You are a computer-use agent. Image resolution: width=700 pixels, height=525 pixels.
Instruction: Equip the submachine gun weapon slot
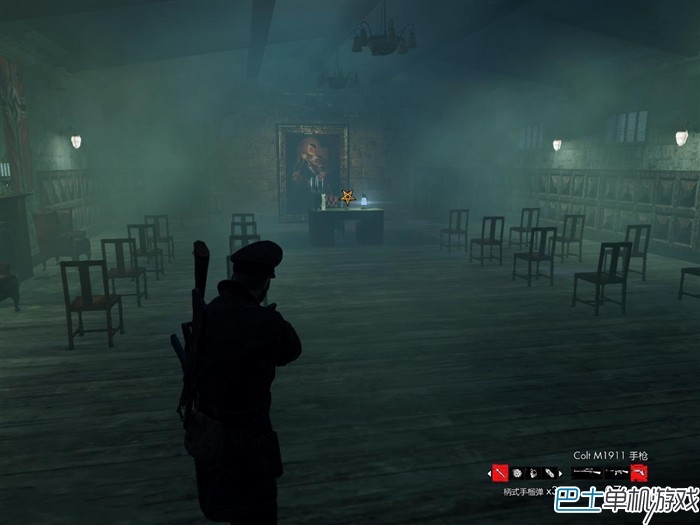tap(617, 472)
